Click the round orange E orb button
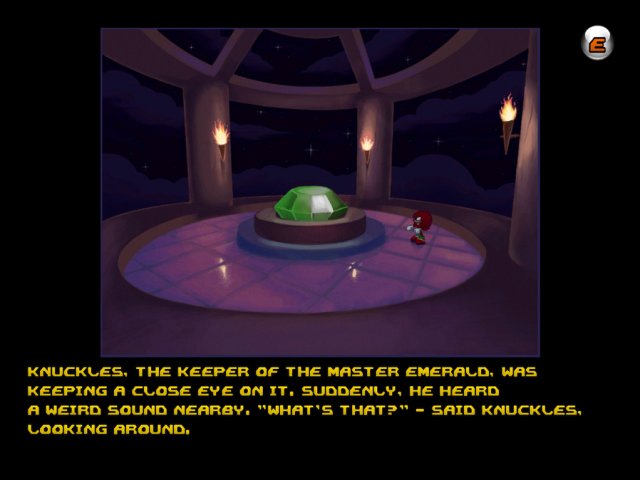Viewport: 640px width, 480px height. [x=598, y=43]
